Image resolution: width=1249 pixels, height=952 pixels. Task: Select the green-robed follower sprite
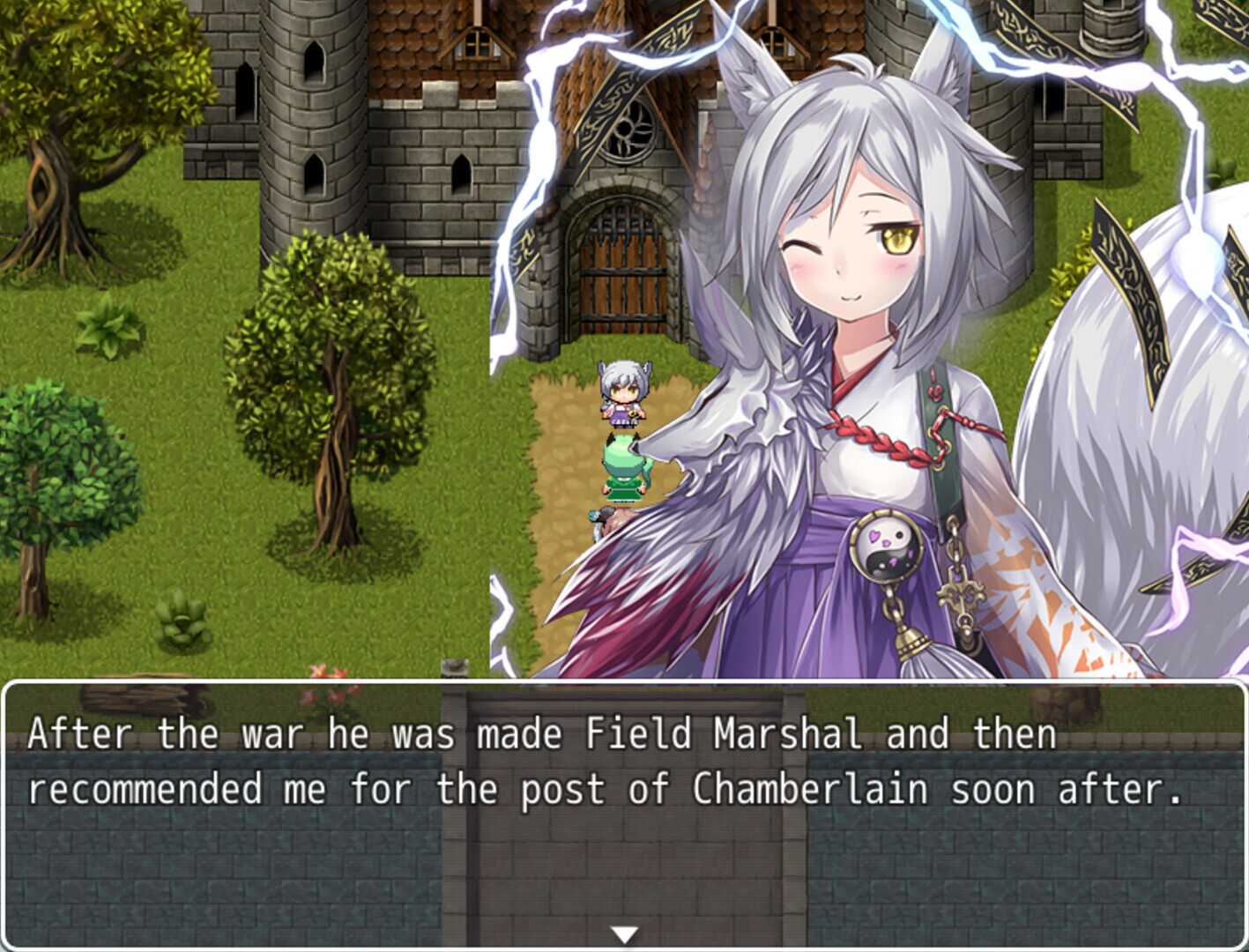626,467
